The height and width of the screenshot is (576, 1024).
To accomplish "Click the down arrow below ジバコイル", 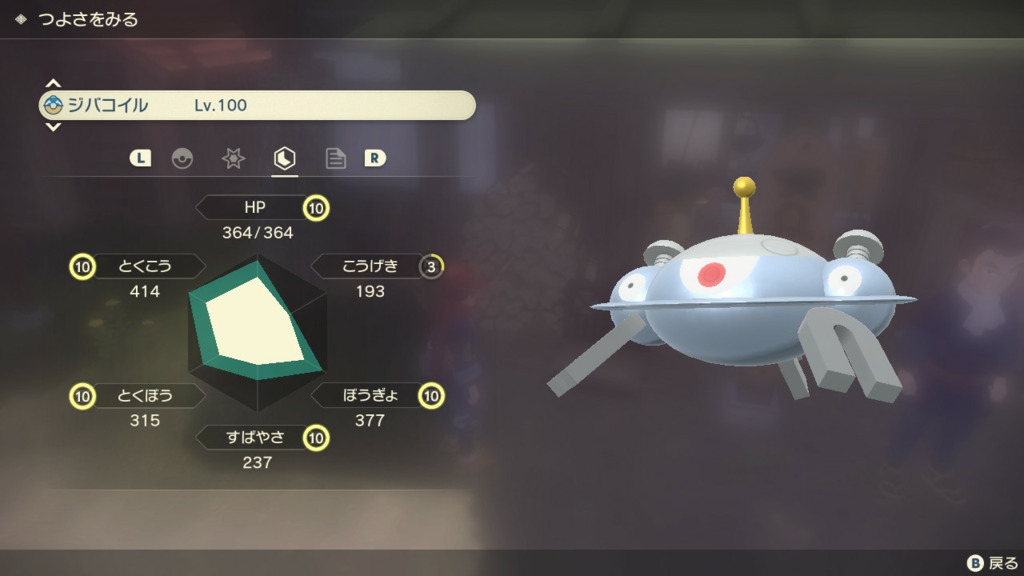I will (54, 127).
